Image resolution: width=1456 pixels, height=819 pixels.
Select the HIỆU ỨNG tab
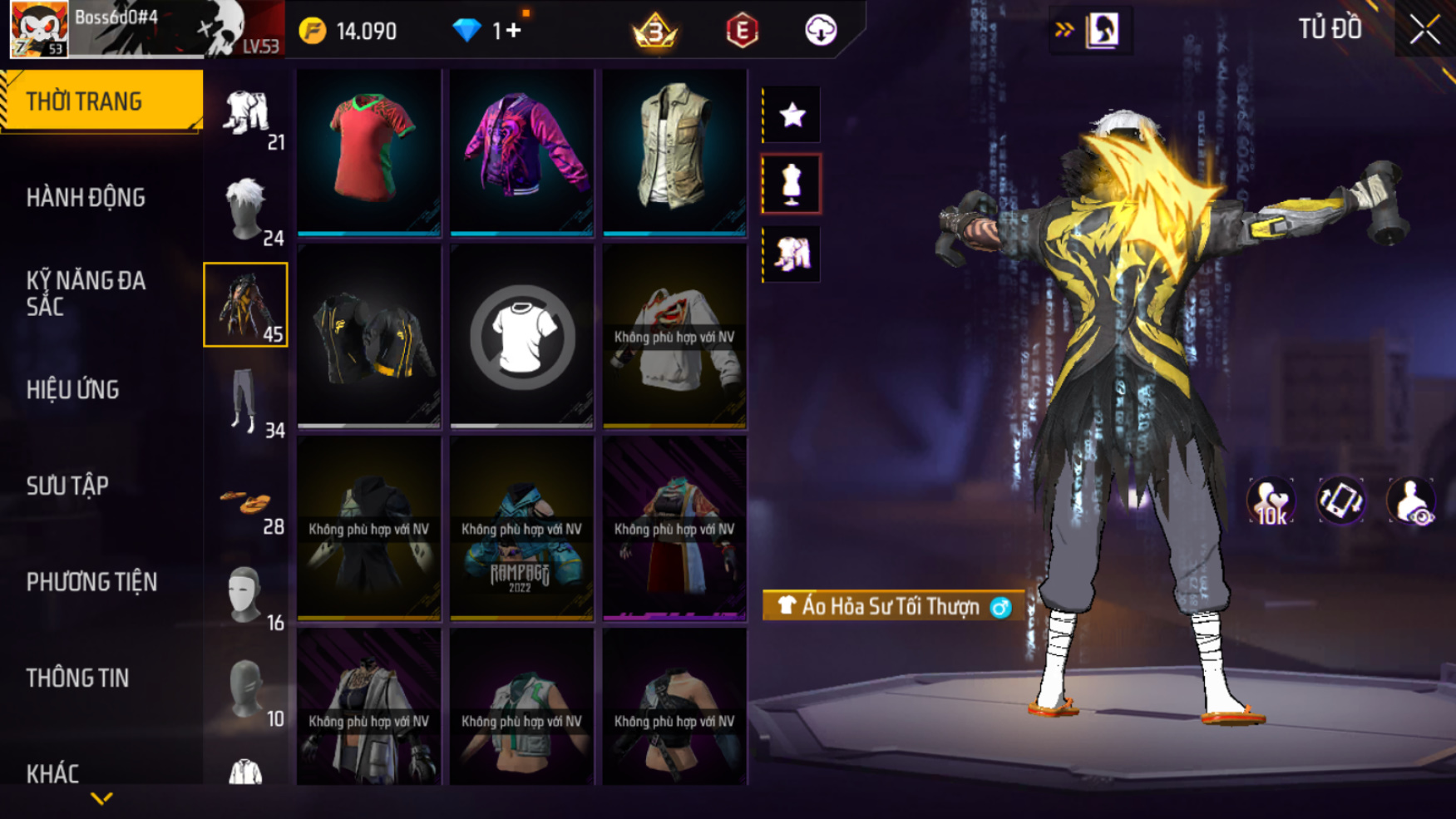pyautogui.click(x=73, y=390)
